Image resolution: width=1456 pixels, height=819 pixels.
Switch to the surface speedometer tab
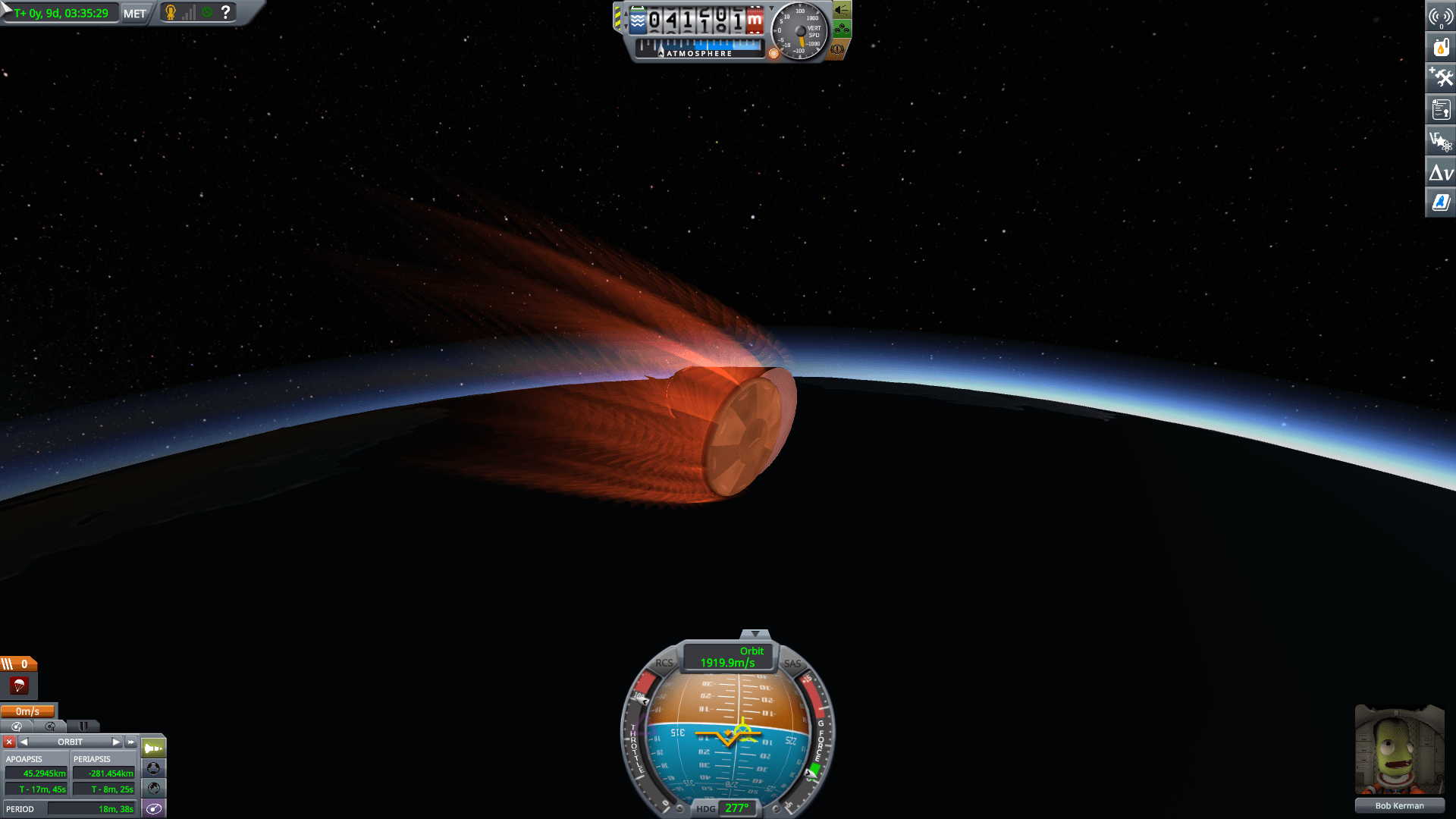tap(16, 726)
